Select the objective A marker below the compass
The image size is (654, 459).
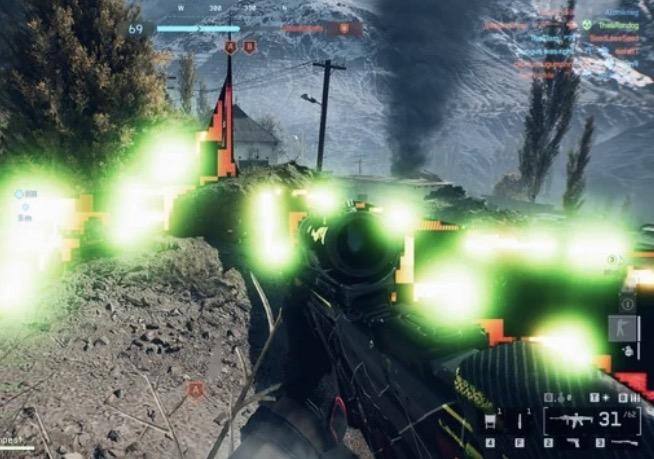coord(231,47)
